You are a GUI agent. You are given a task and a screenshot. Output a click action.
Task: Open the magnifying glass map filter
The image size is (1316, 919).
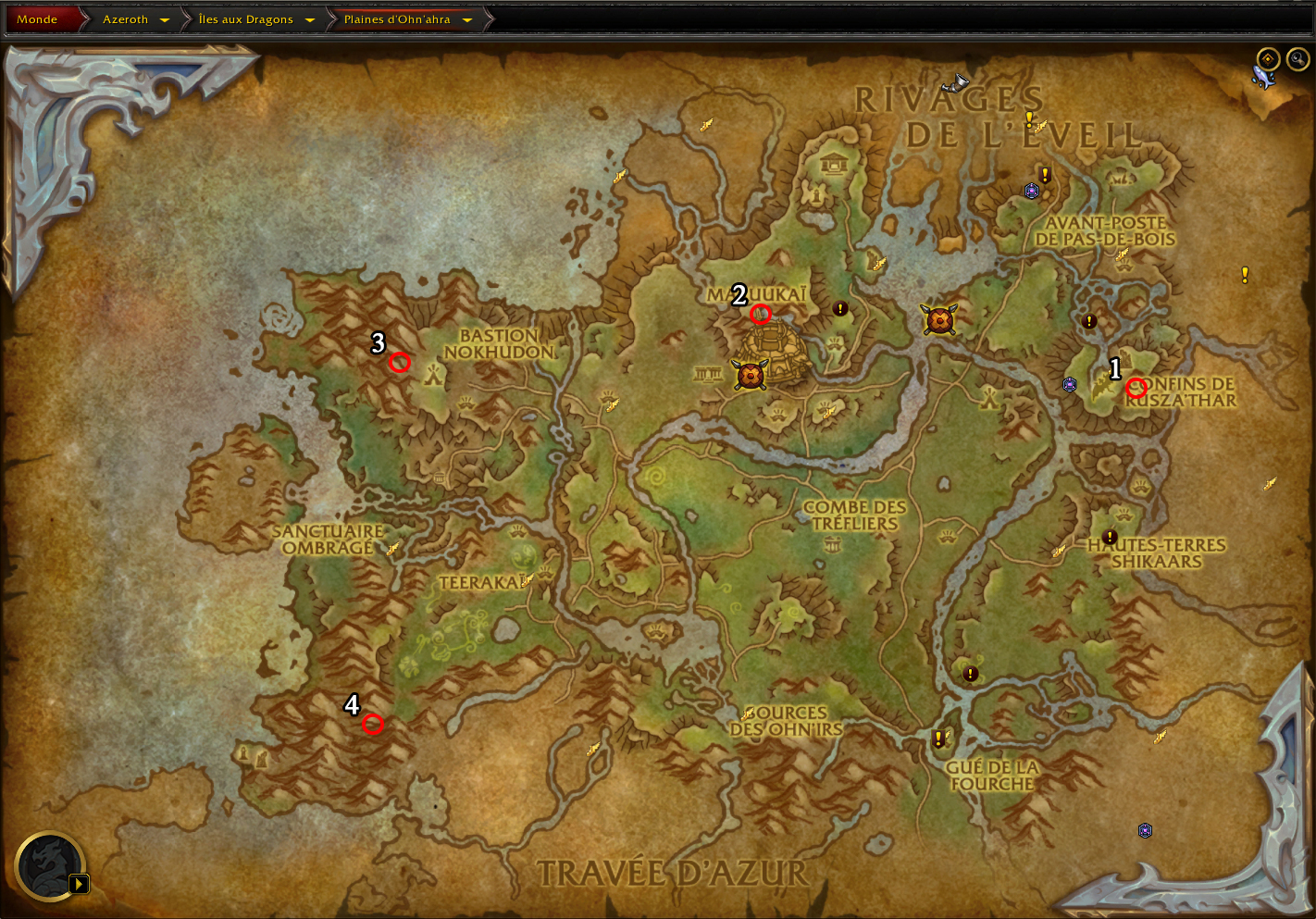(1297, 59)
